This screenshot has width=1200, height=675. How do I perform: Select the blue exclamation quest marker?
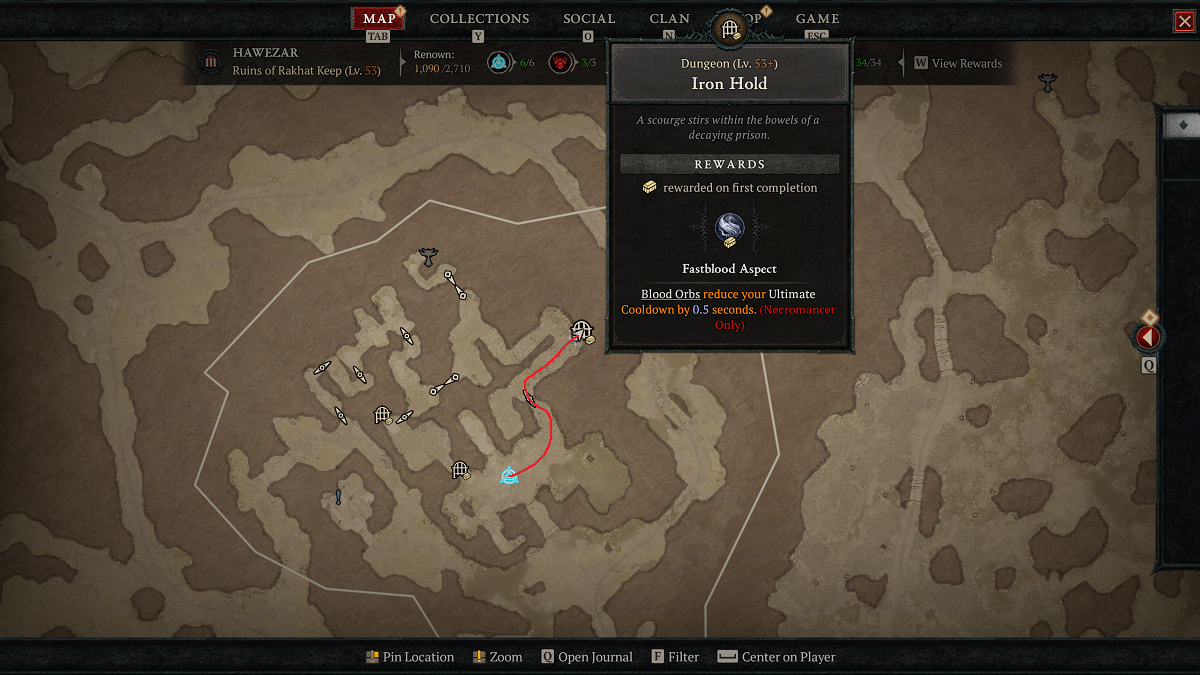(339, 497)
